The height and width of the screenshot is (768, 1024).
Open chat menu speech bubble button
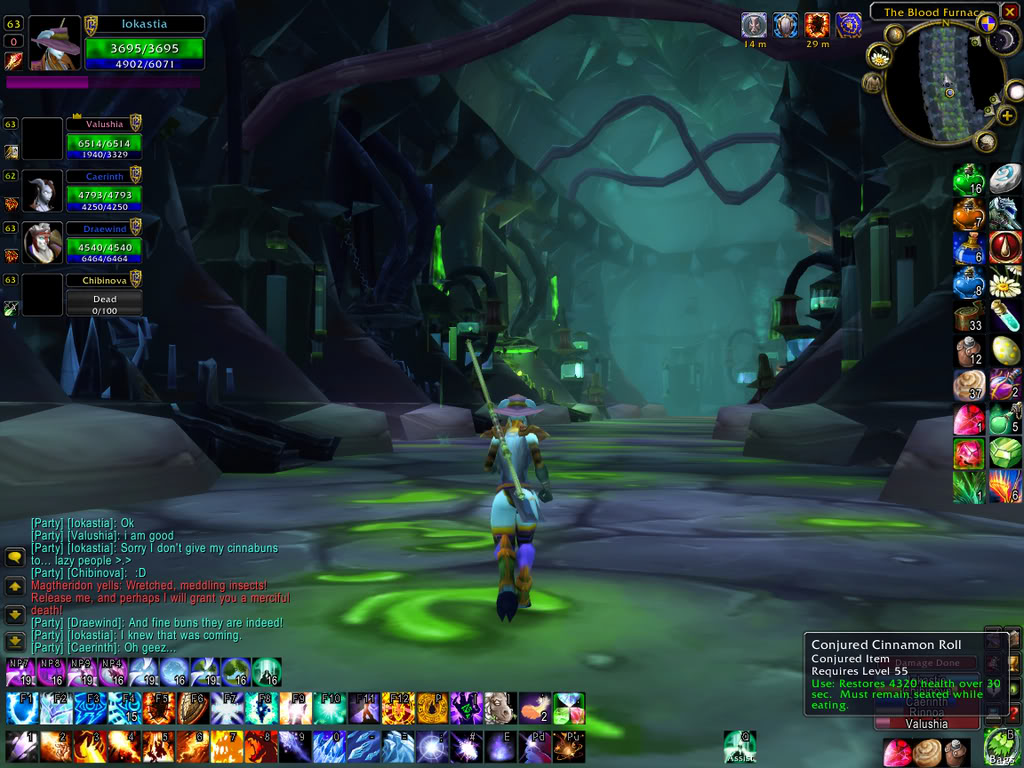[15, 558]
